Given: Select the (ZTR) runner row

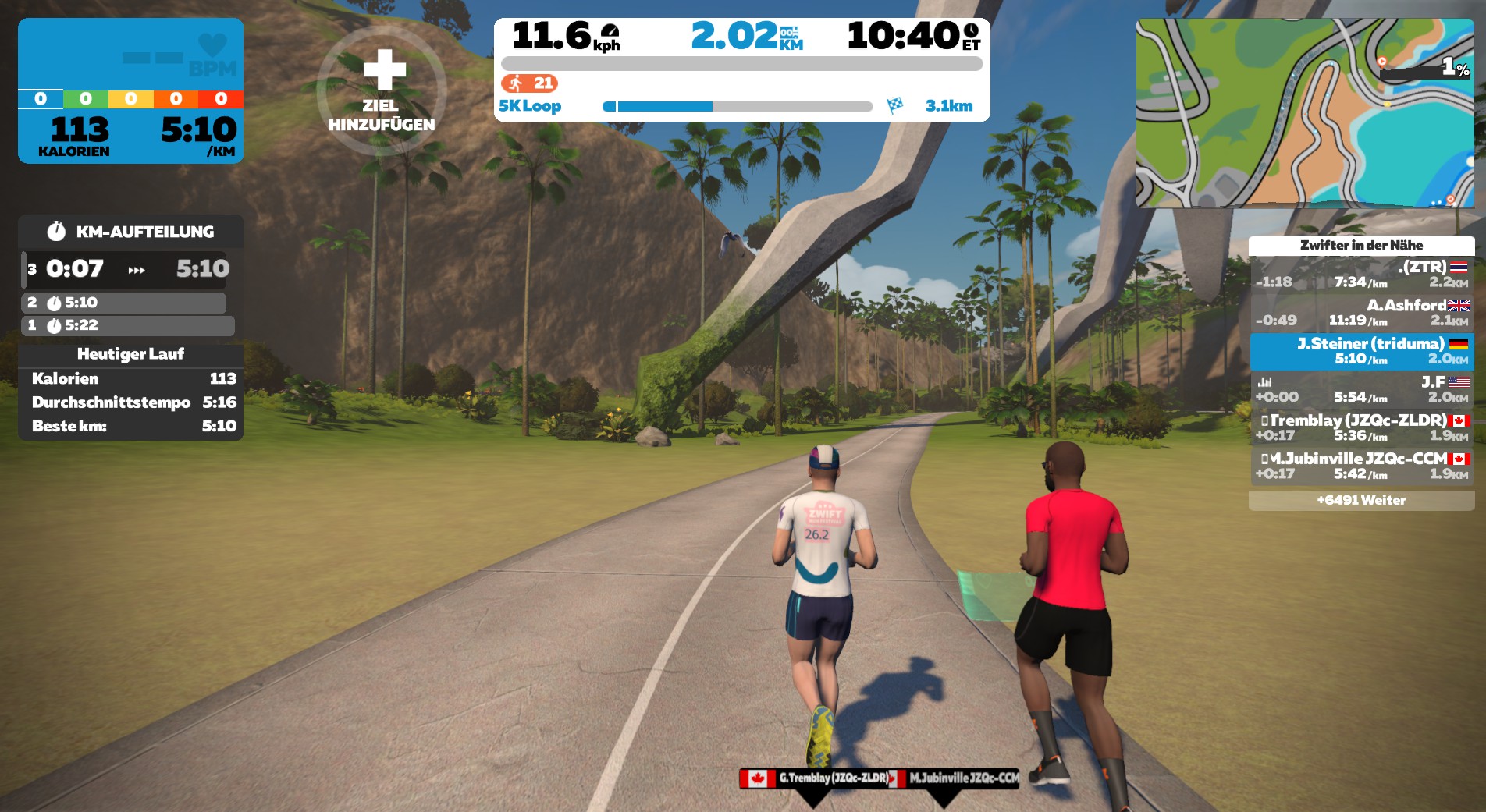Looking at the screenshot, I should pos(1361,274).
